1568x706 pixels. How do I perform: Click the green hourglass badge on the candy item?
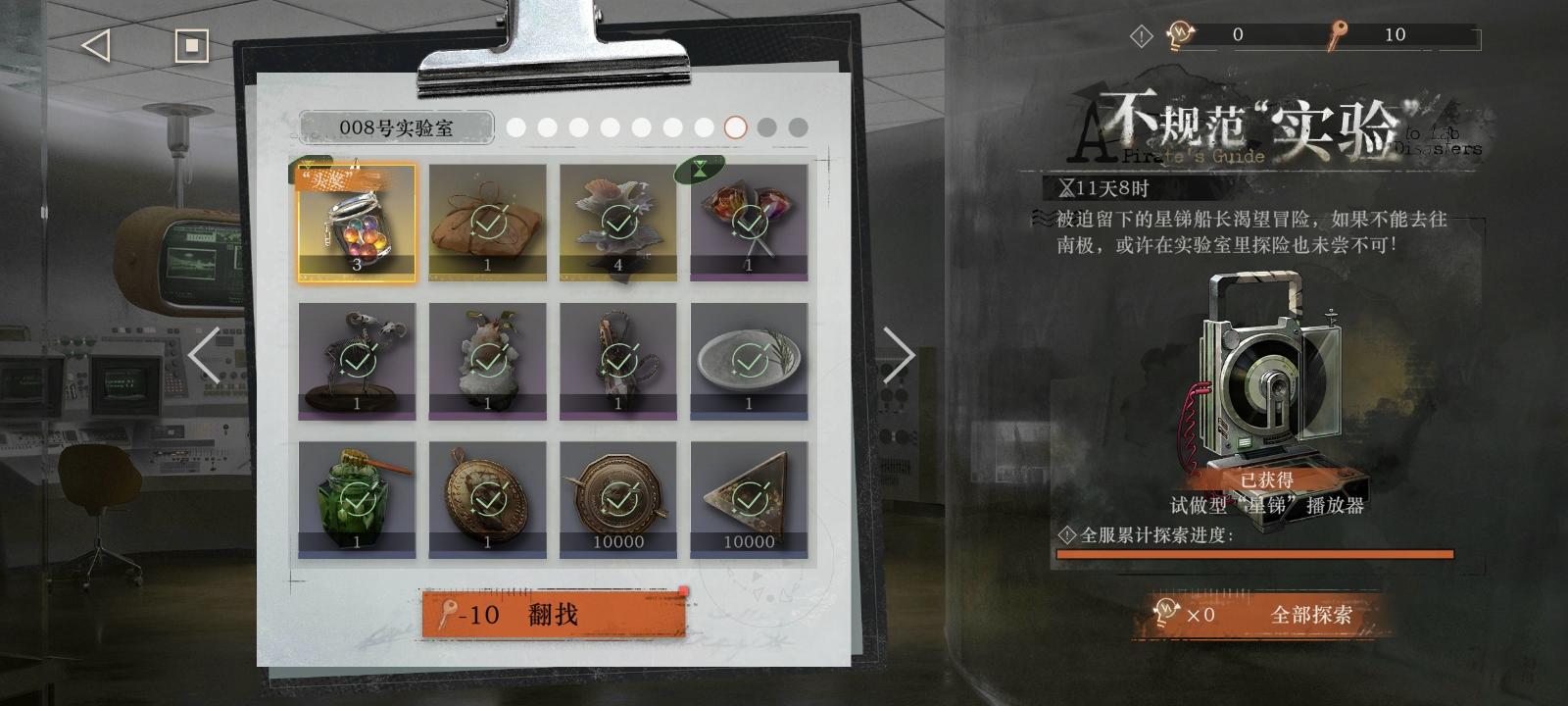(x=699, y=170)
